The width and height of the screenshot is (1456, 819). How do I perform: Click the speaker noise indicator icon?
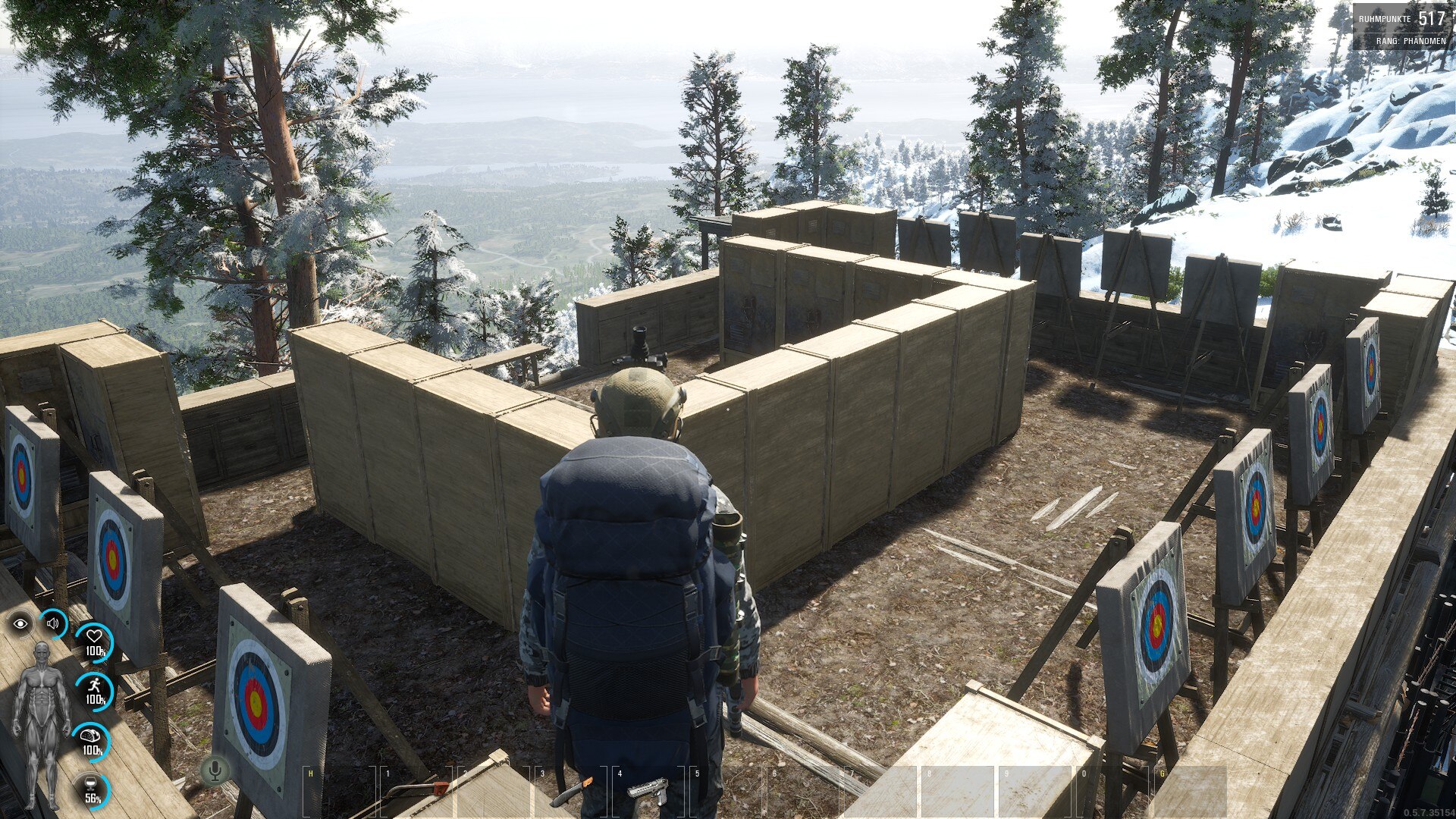(x=53, y=624)
